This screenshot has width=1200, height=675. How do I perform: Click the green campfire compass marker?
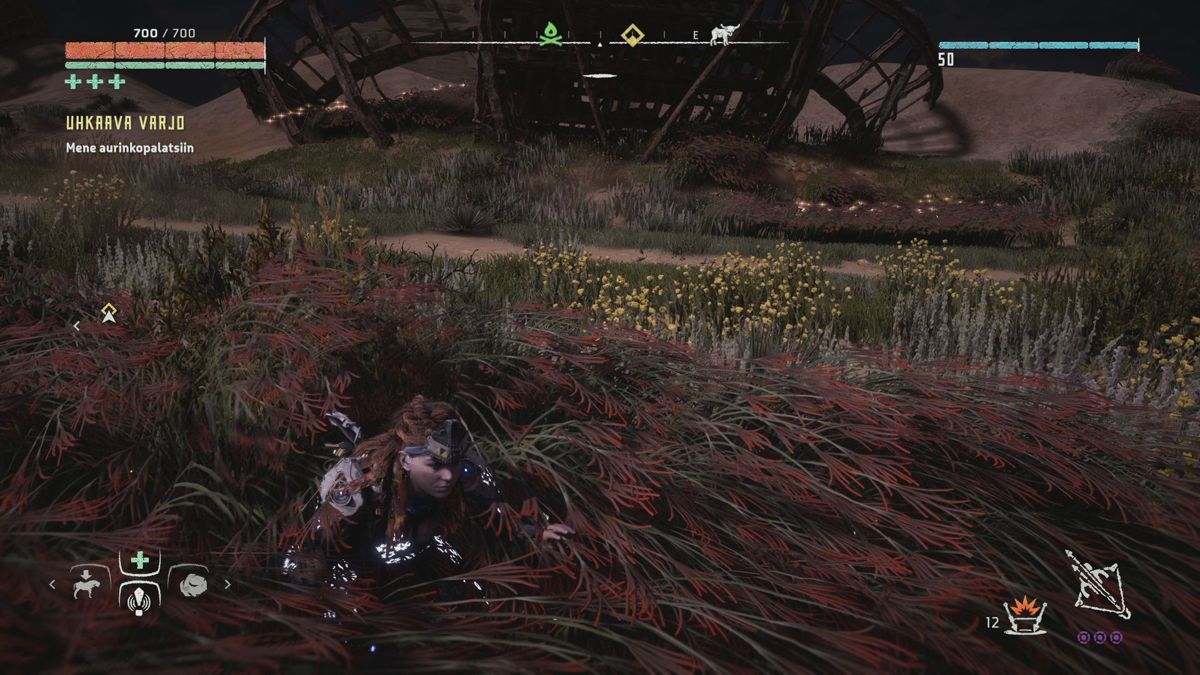[548, 36]
